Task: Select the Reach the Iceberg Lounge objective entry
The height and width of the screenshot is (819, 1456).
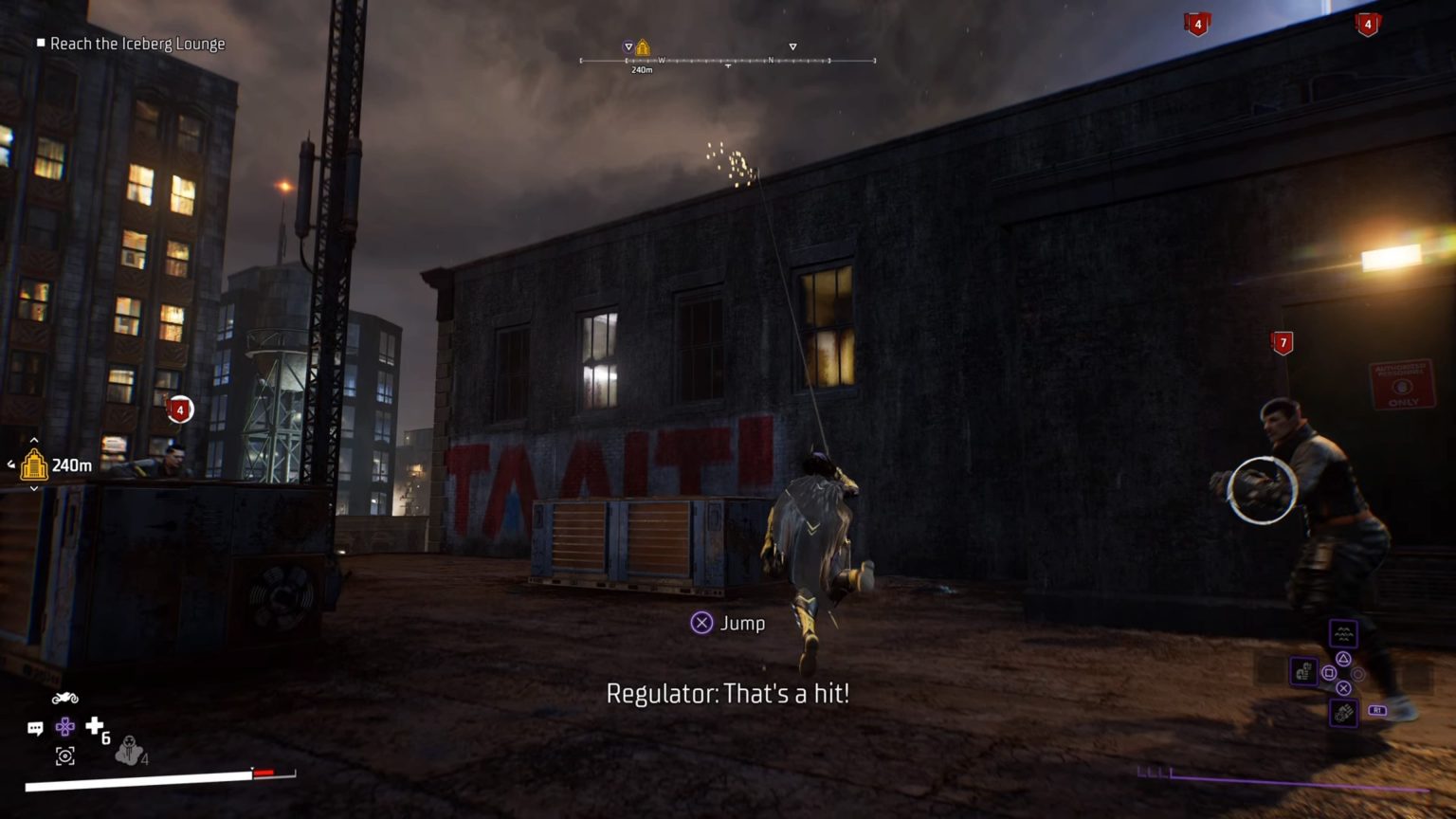Action: tap(139, 44)
